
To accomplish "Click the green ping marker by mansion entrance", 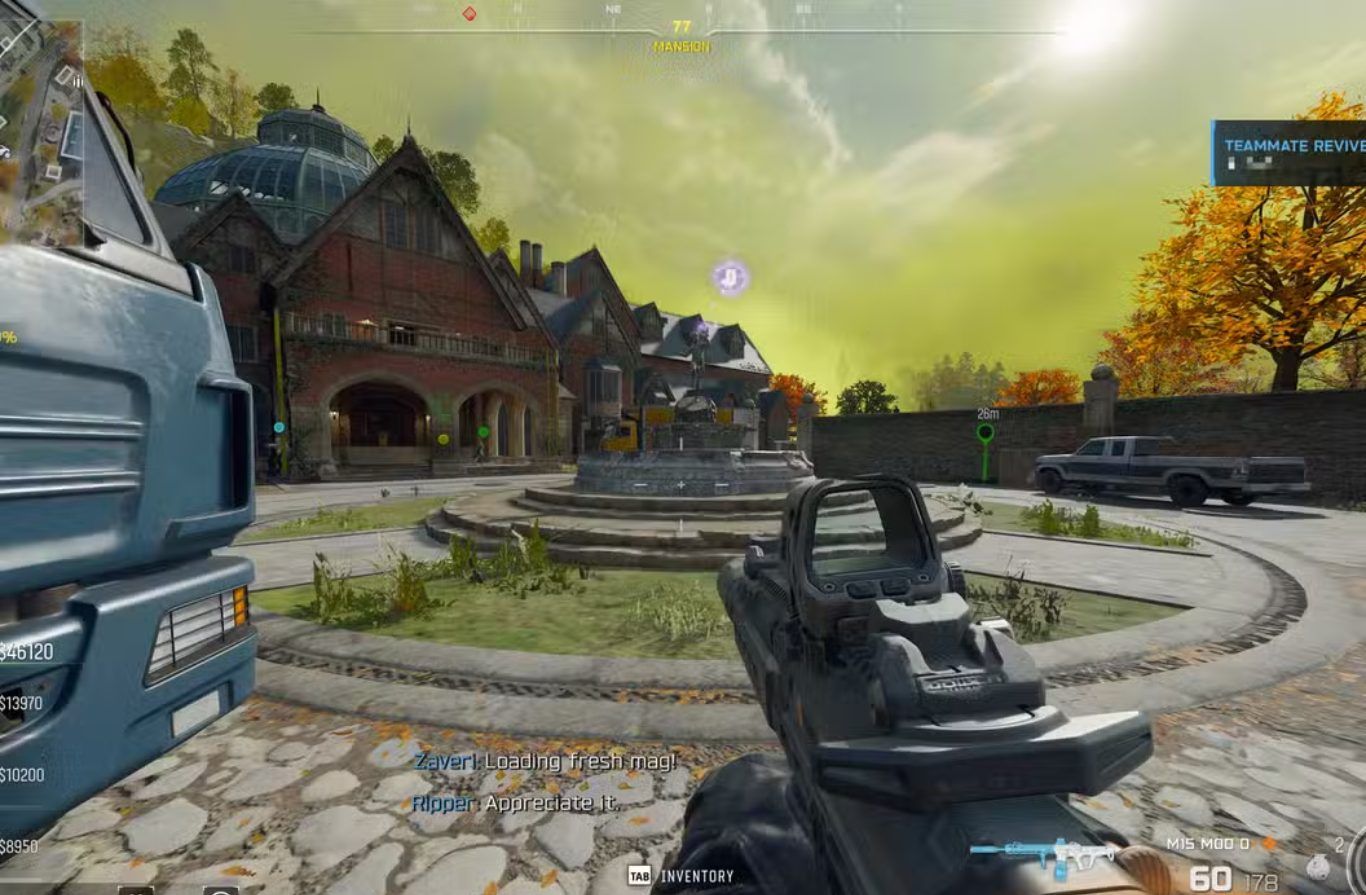I will 483,432.
